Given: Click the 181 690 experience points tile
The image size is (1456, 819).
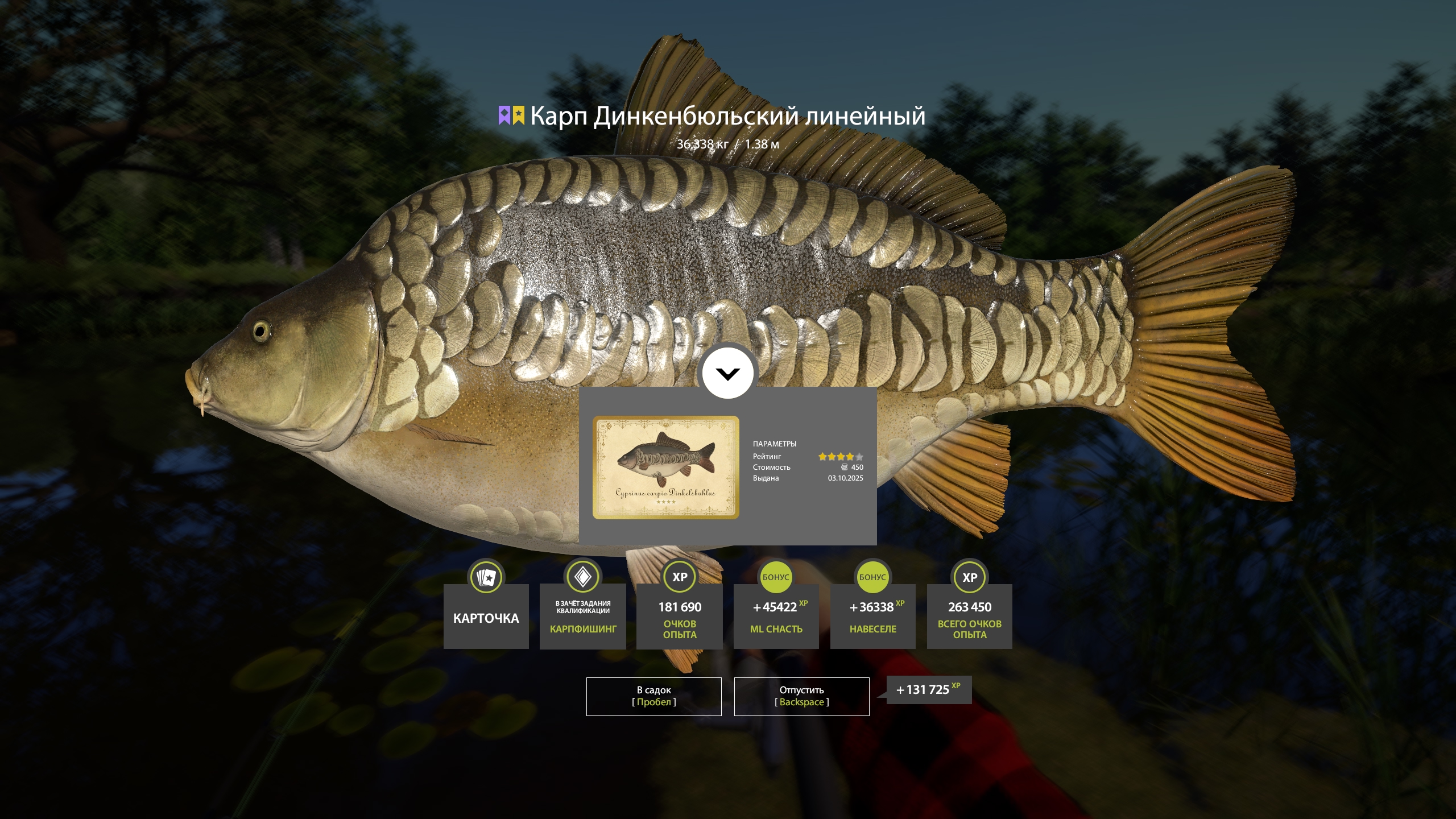Looking at the screenshot, I should point(680,617).
